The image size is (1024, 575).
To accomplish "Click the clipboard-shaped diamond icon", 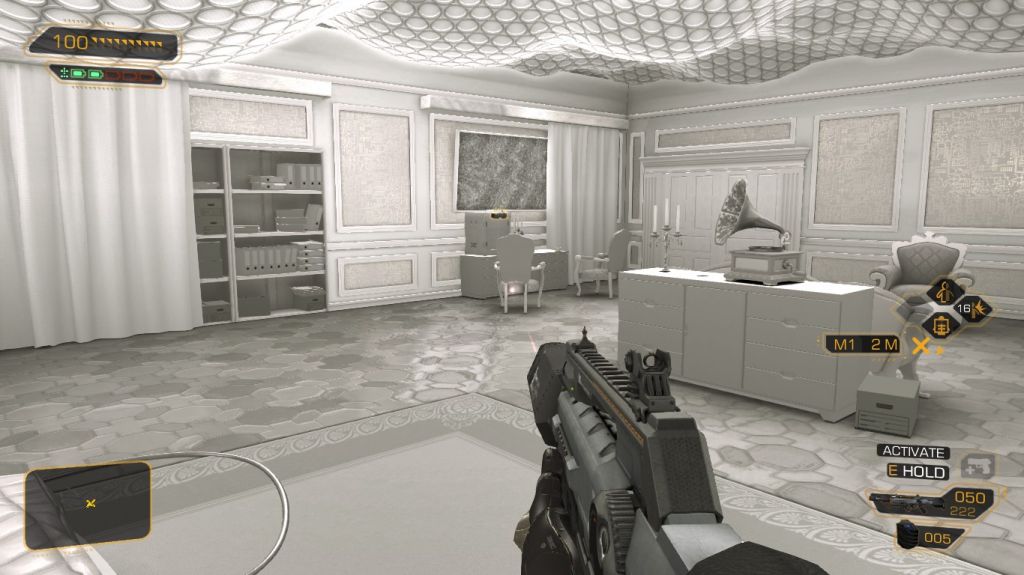I will [x=941, y=325].
